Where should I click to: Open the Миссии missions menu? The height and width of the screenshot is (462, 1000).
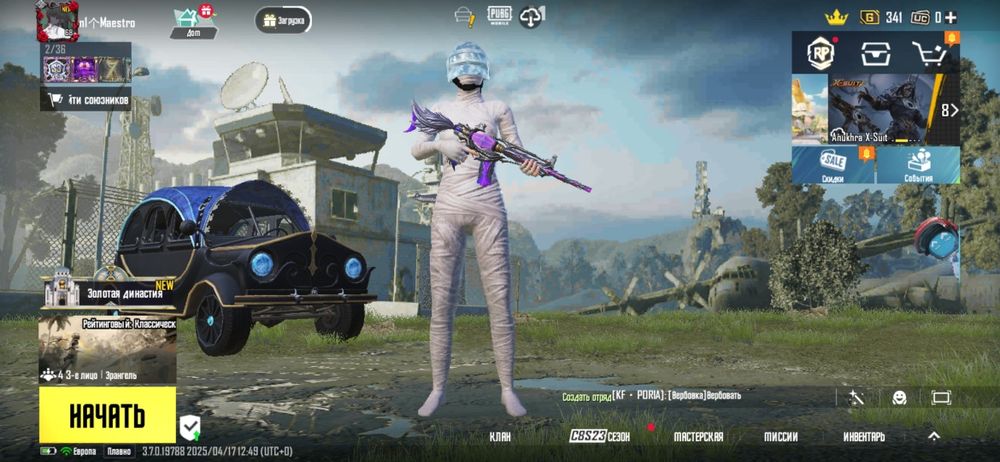780,437
